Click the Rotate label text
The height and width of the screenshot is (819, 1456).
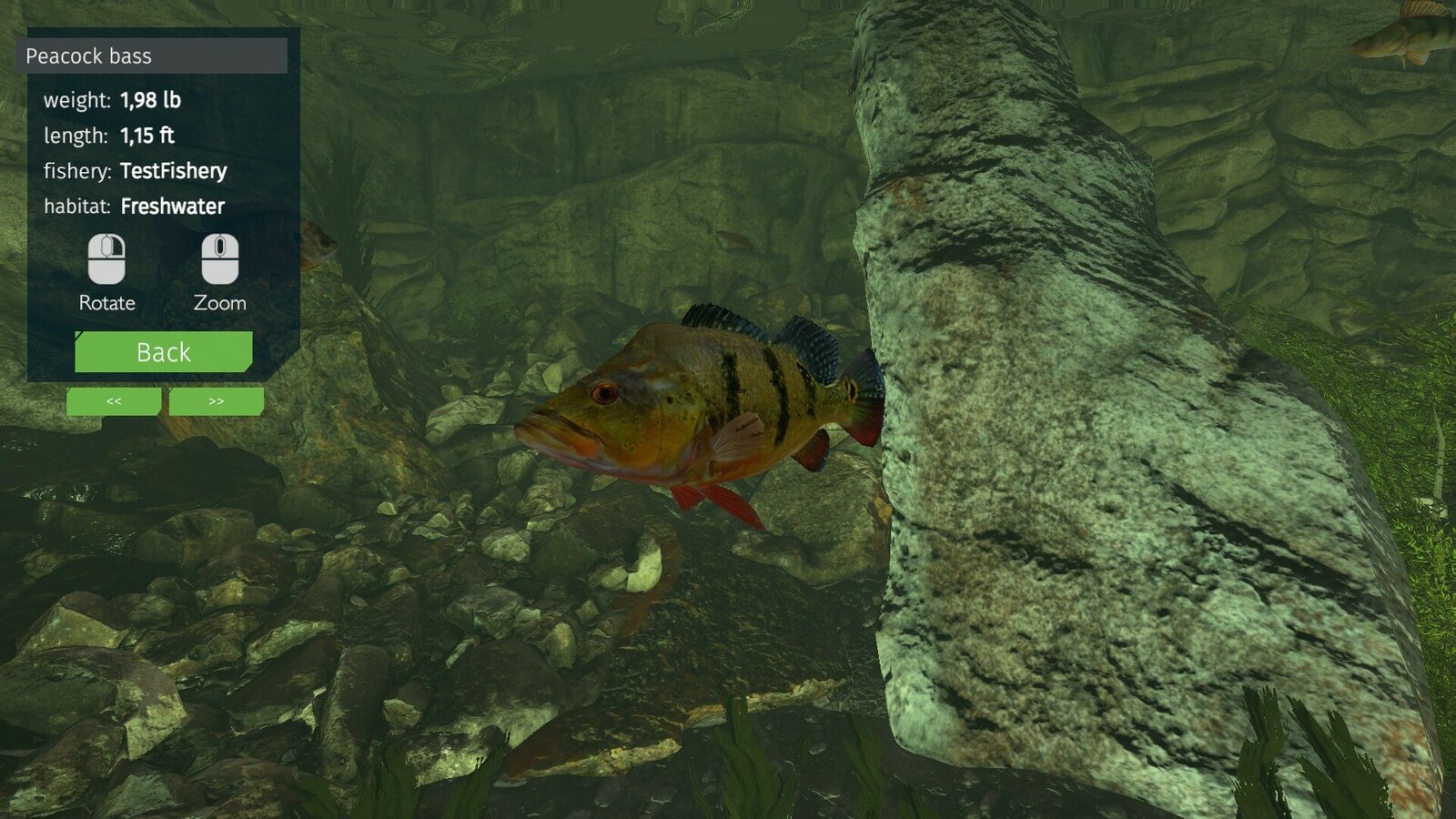(108, 303)
